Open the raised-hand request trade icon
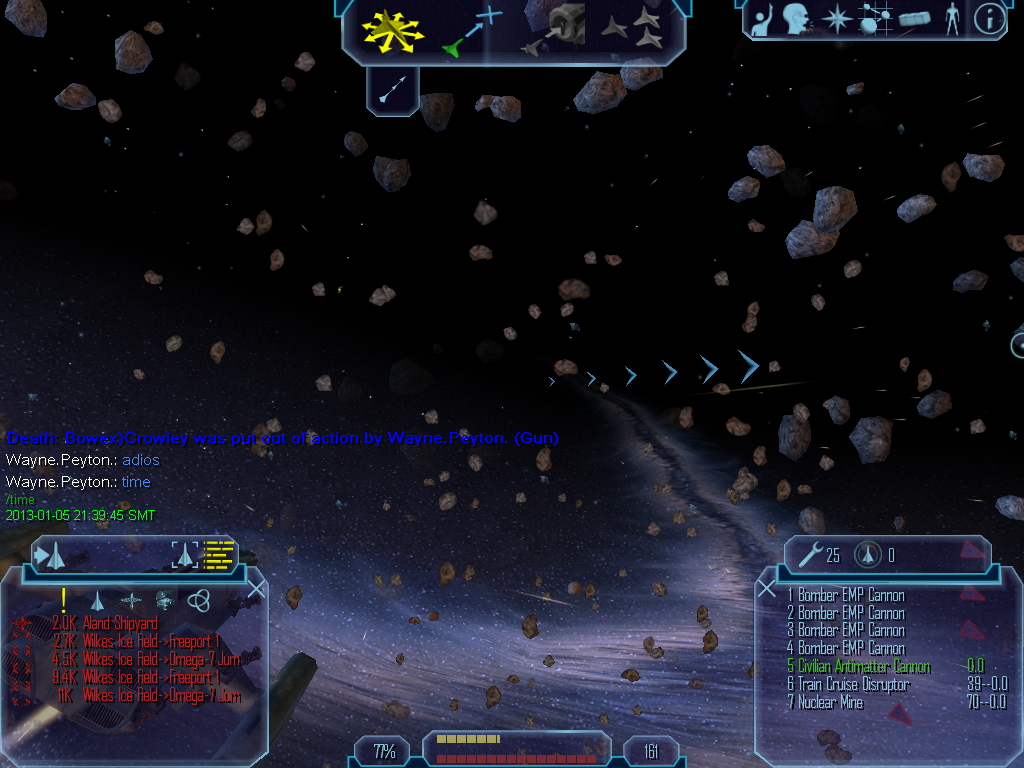 tap(762, 20)
